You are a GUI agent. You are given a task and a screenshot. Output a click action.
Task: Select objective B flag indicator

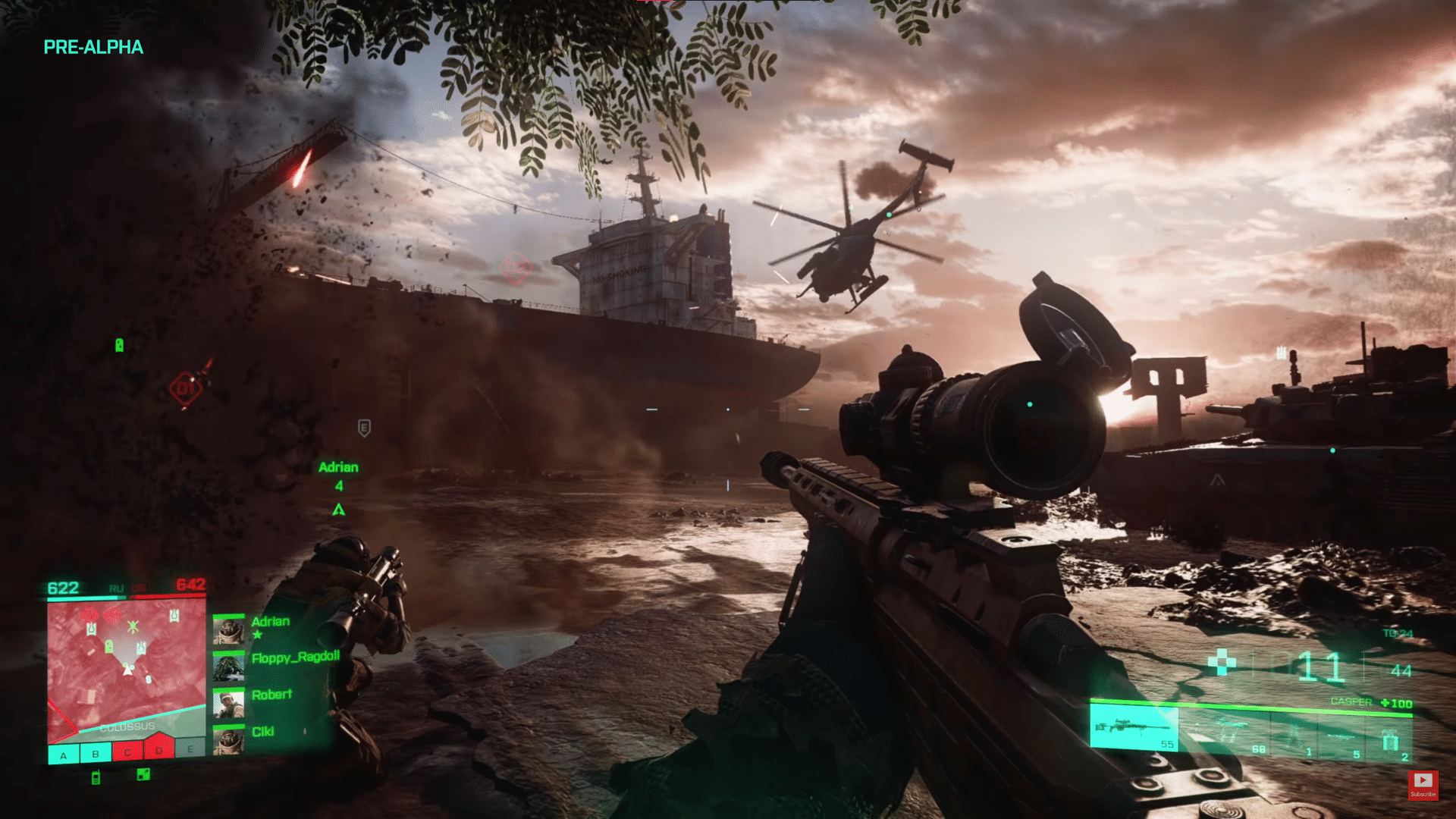(96, 754)
